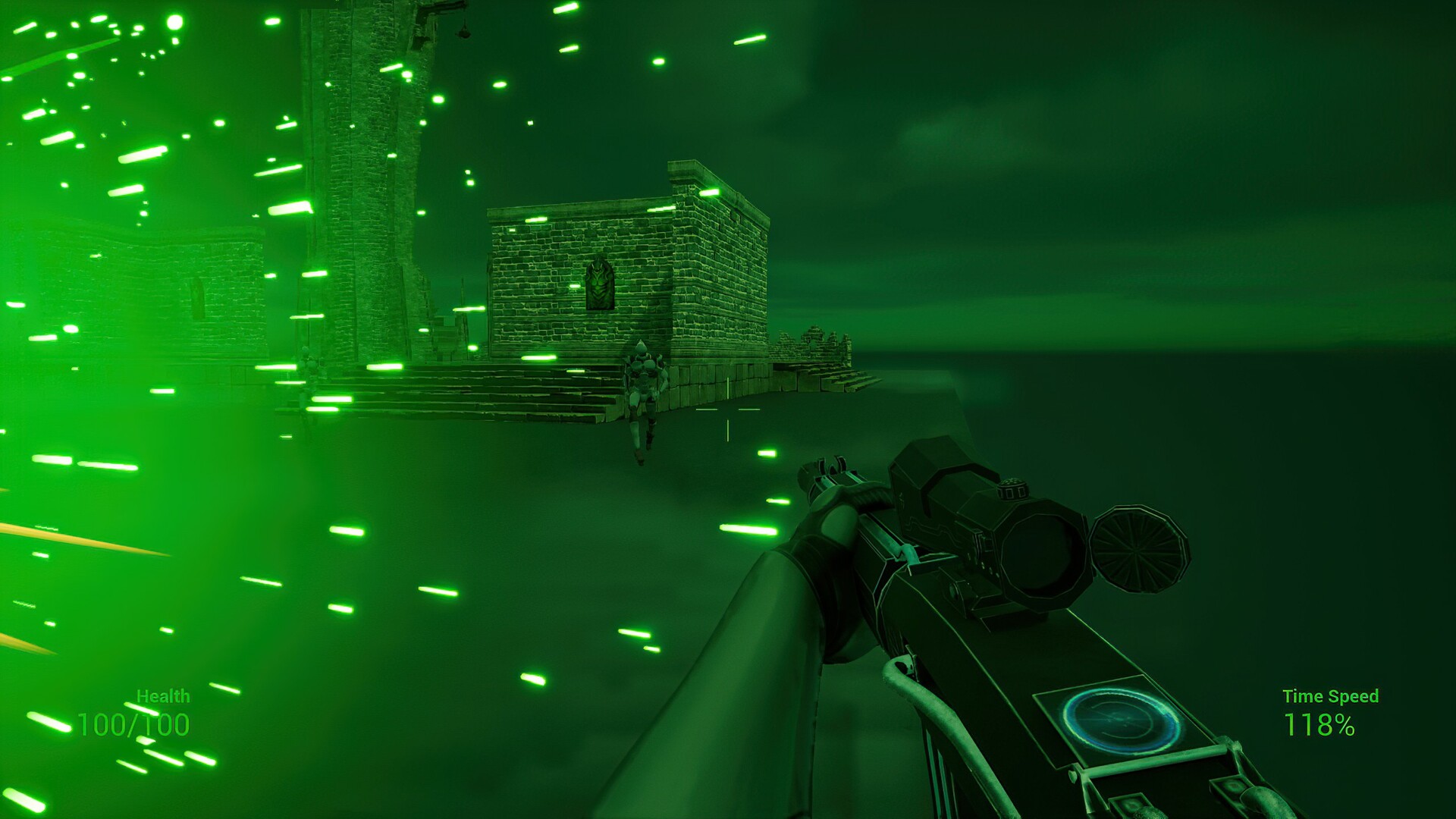
Task: Click the scope adjustment knob
Action: coord(1012,491)
